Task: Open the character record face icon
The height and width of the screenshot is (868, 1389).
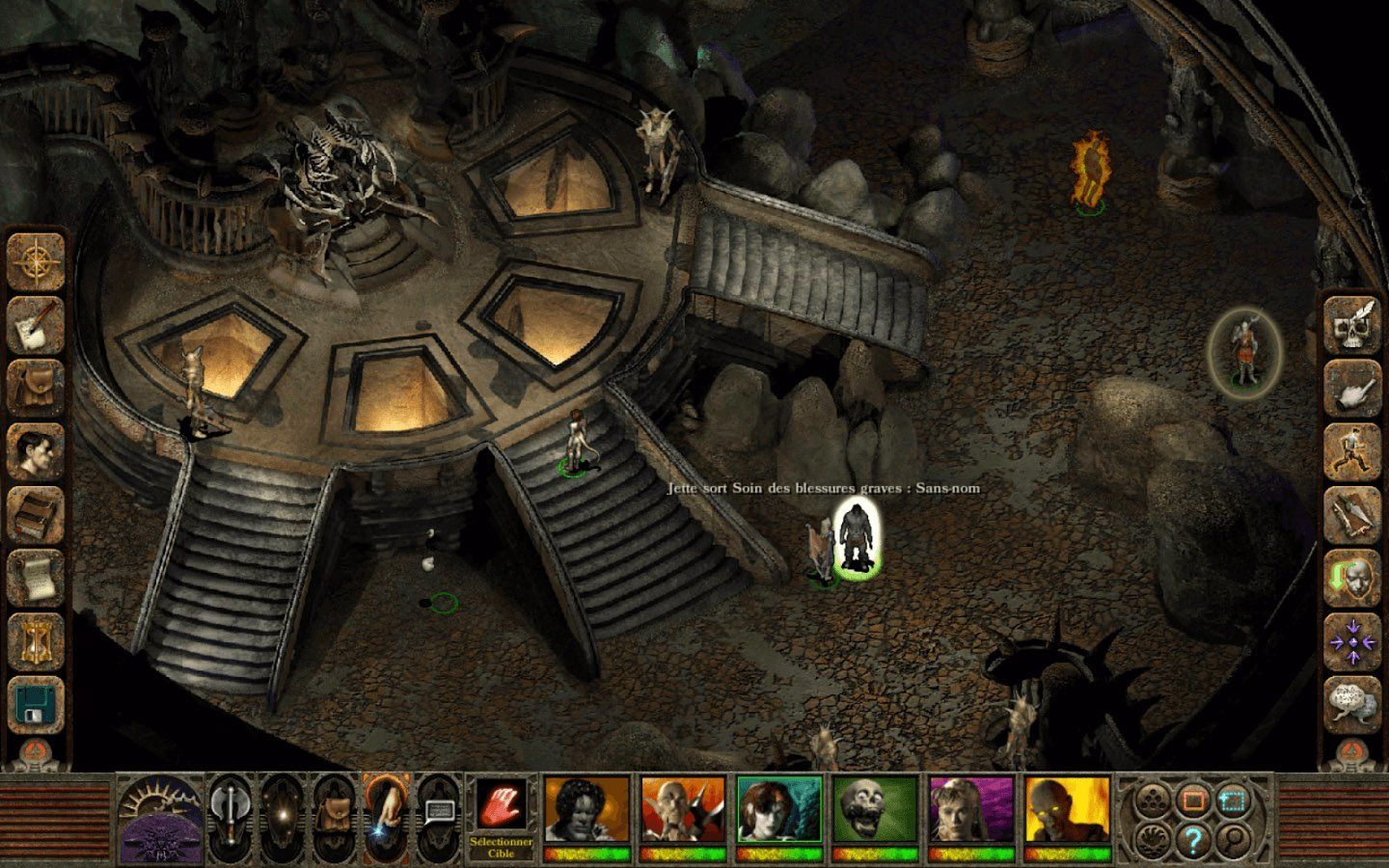Action: point(37,451)
